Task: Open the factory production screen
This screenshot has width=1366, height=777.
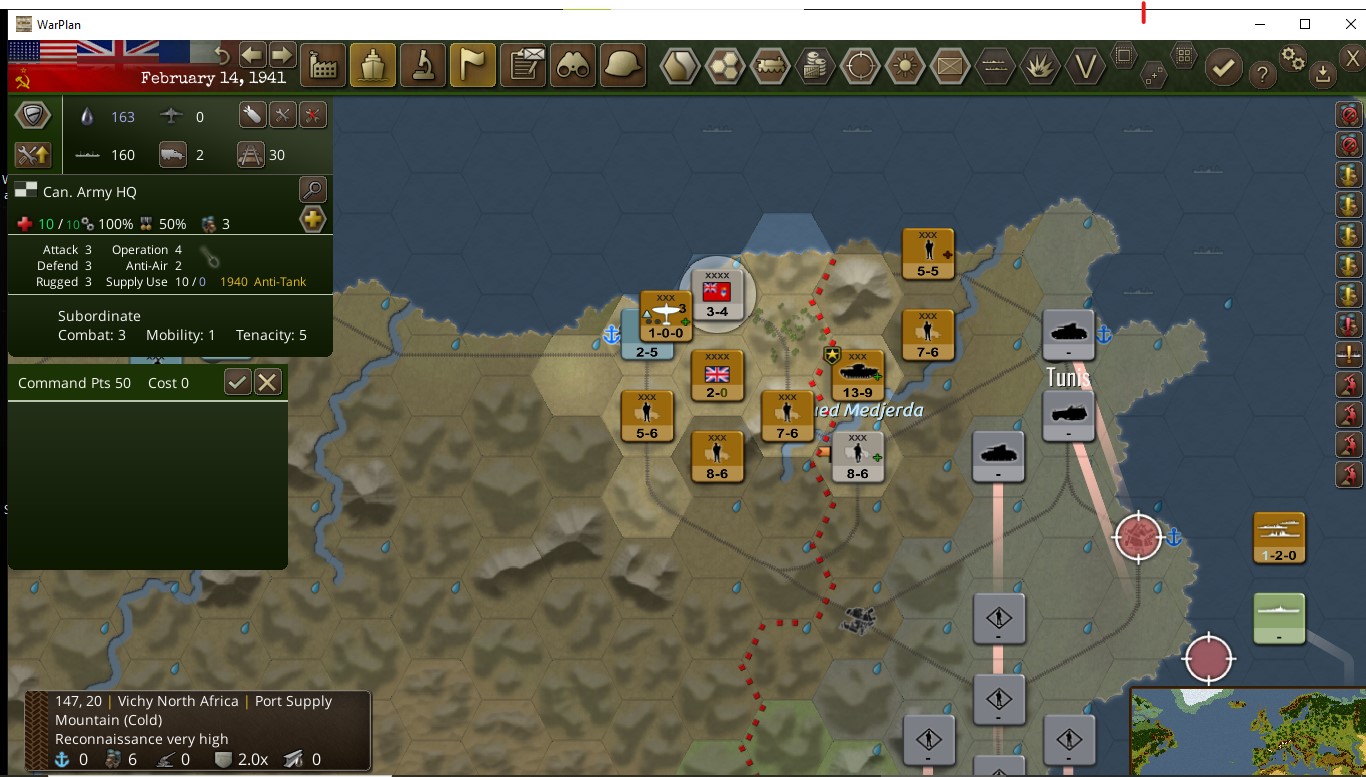Action: 322,66
